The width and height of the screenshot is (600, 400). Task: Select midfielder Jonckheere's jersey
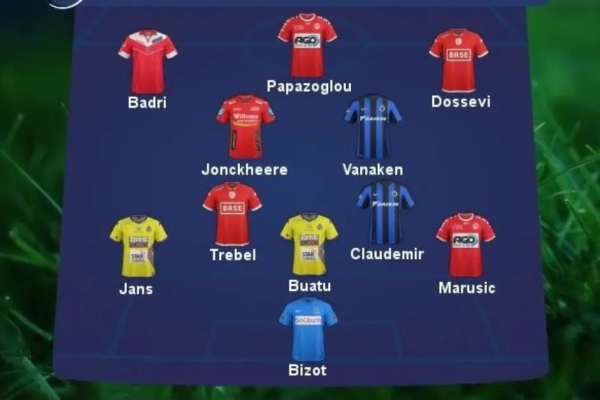245,127
